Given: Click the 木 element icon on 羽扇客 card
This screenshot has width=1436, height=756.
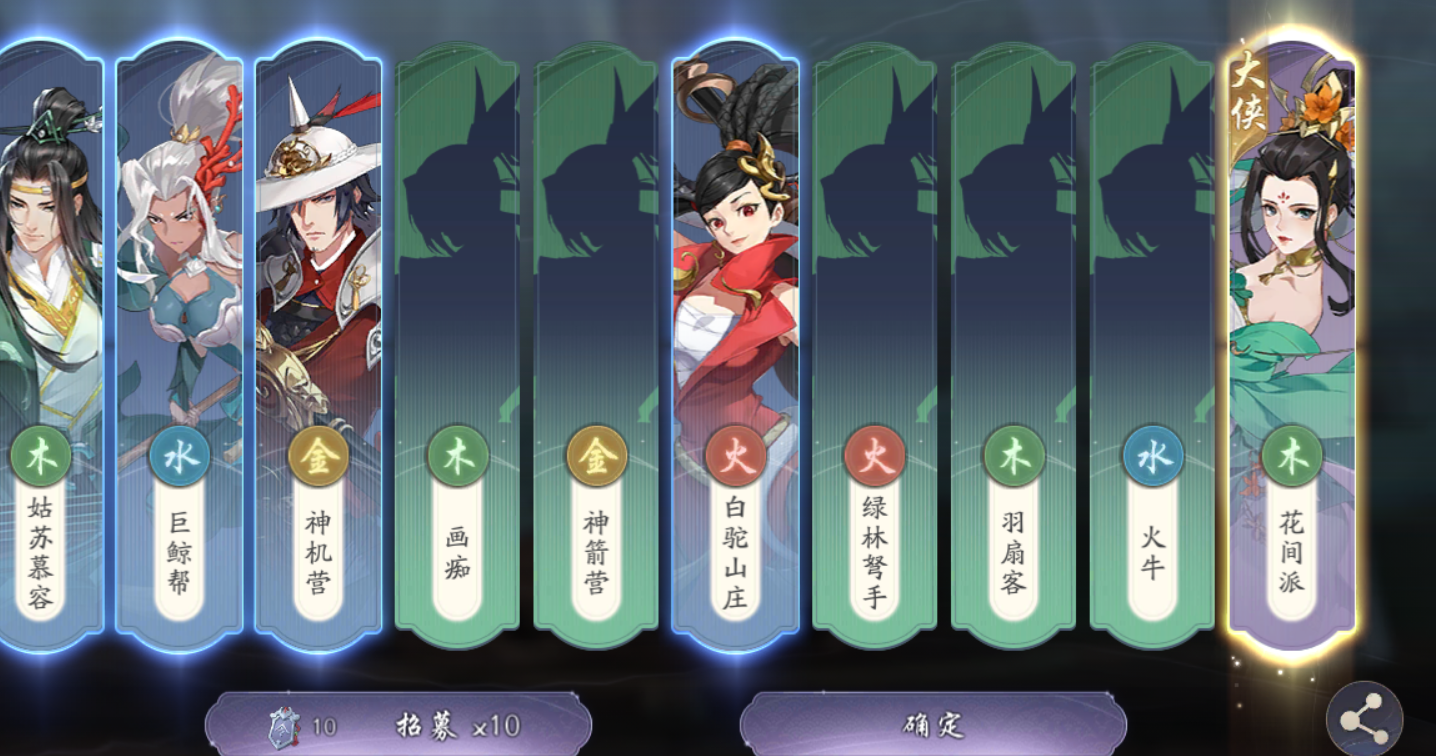Looking at the screenshot, I should [x=1013, y=456].
